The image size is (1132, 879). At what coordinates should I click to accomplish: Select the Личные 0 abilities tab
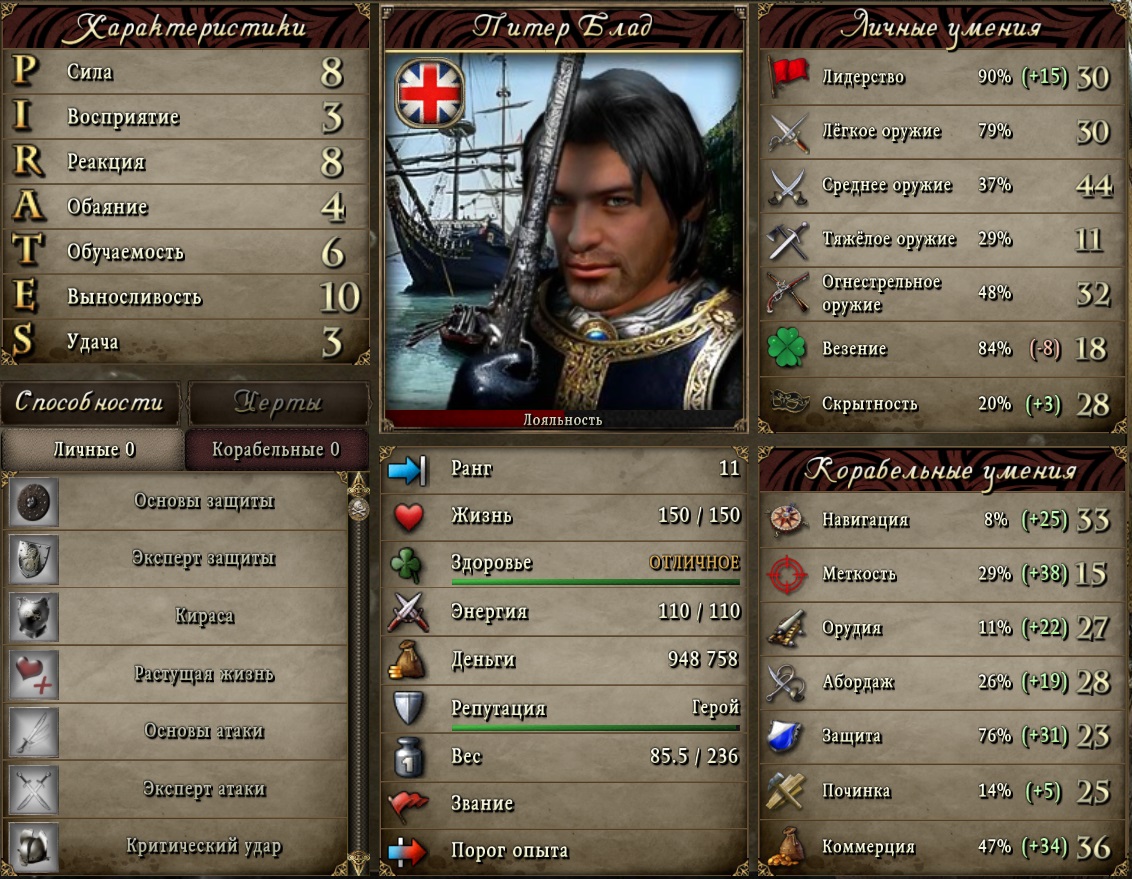(x=93, y=450)
